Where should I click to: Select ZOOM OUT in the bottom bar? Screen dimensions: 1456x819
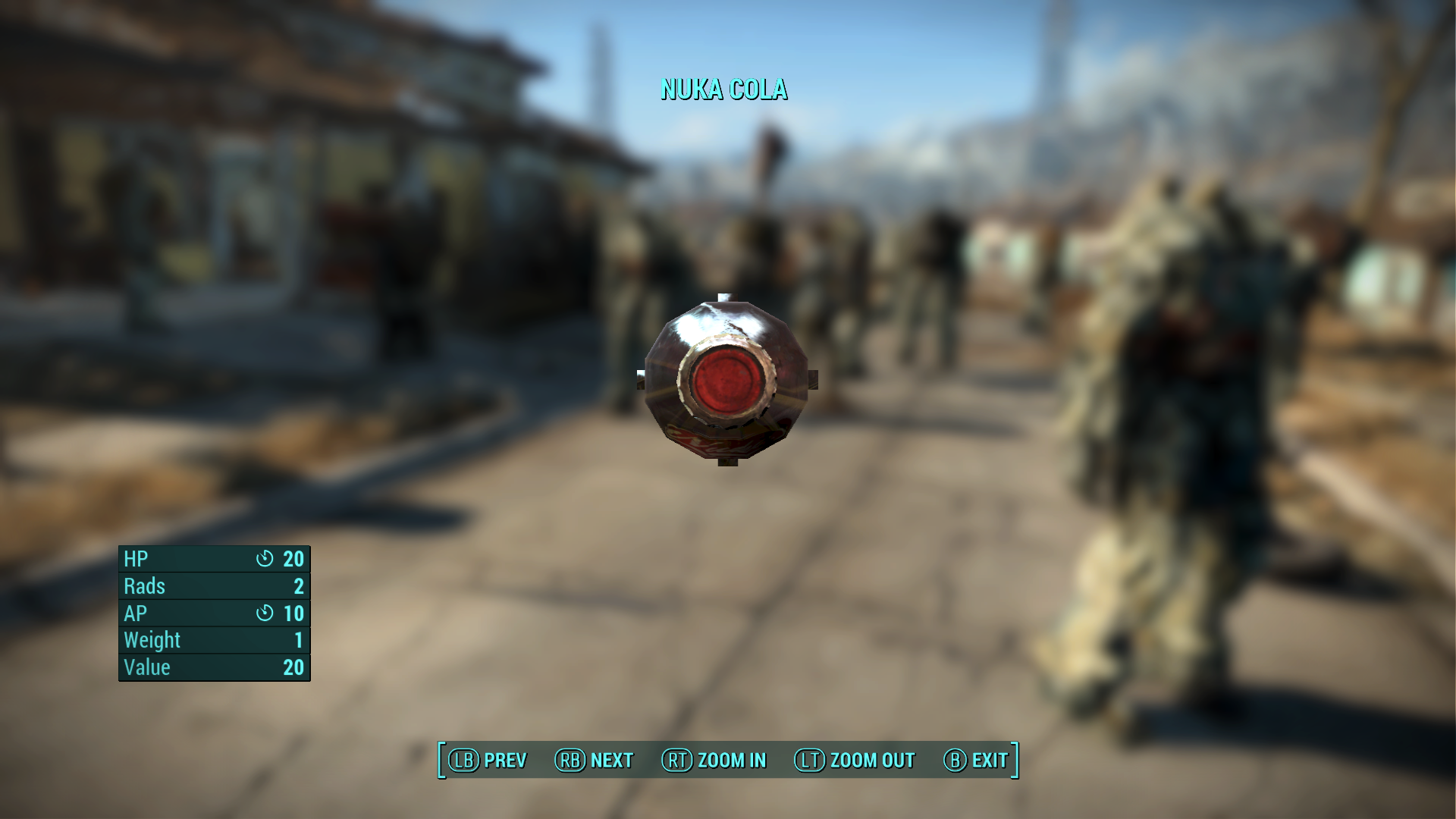click(x=855, y=760)
